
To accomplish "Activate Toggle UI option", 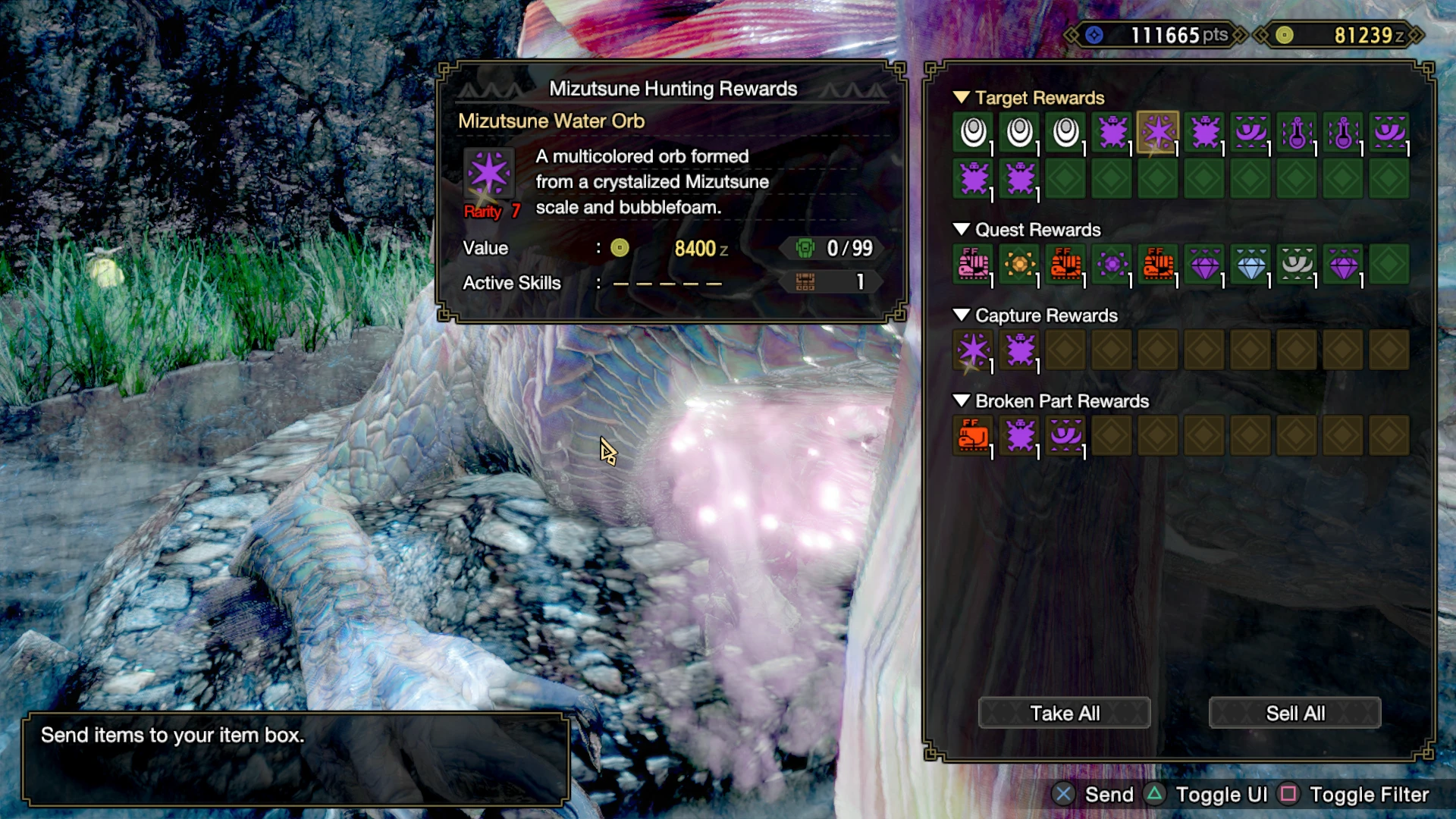I will point(1221,795).
